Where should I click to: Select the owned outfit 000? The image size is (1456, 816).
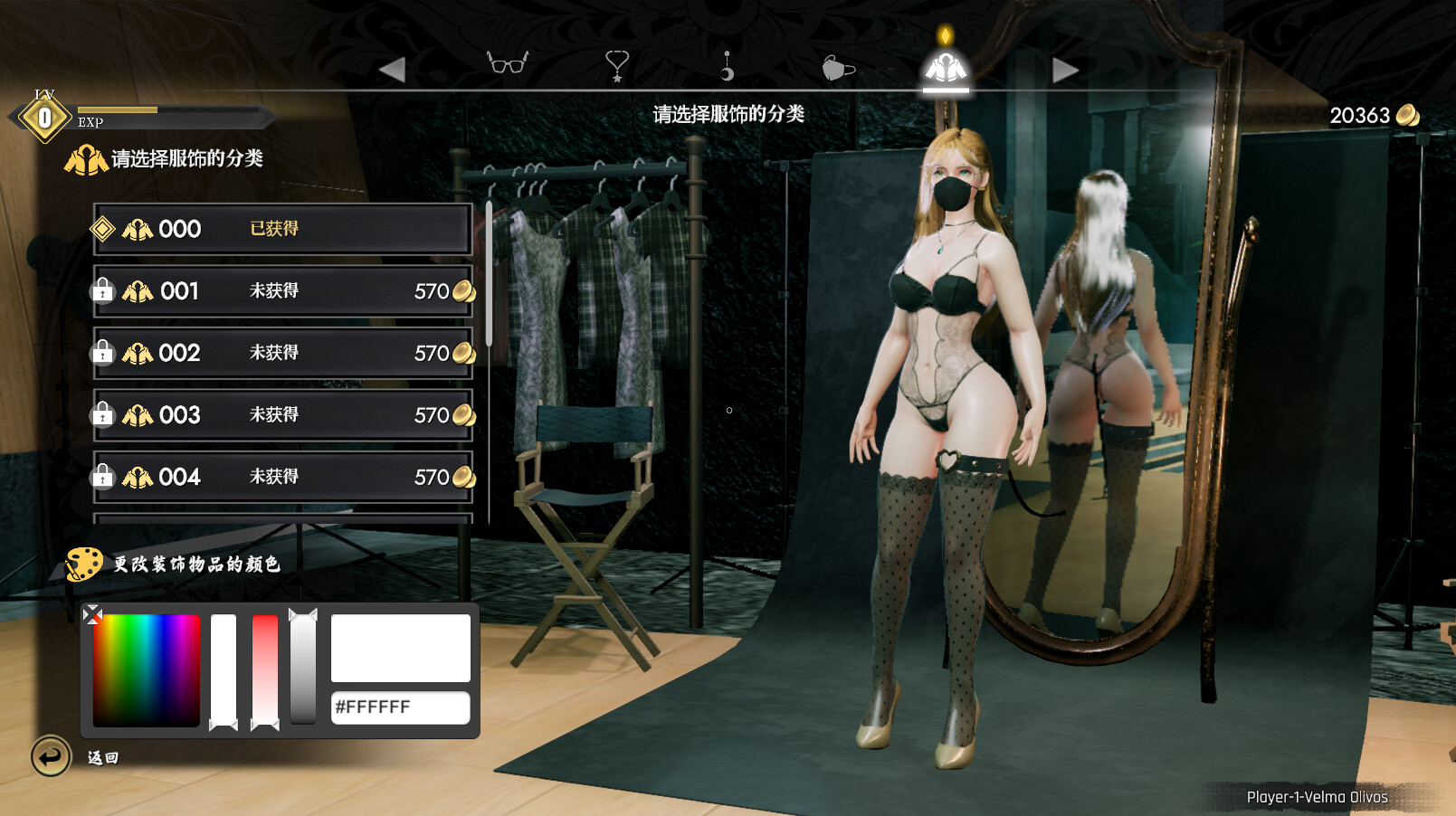click(282, 229)
